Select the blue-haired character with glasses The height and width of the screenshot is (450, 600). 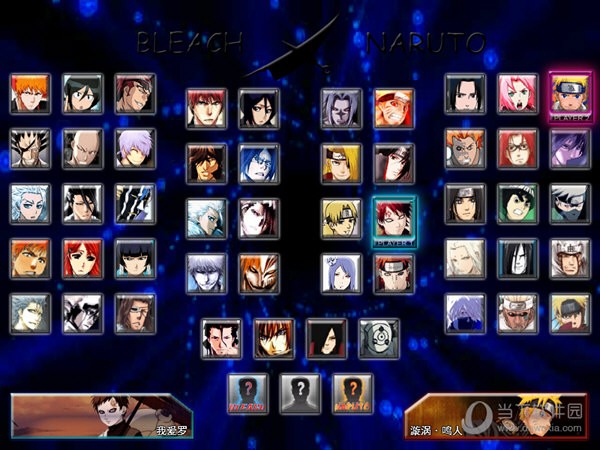click(x=259, y=161)
